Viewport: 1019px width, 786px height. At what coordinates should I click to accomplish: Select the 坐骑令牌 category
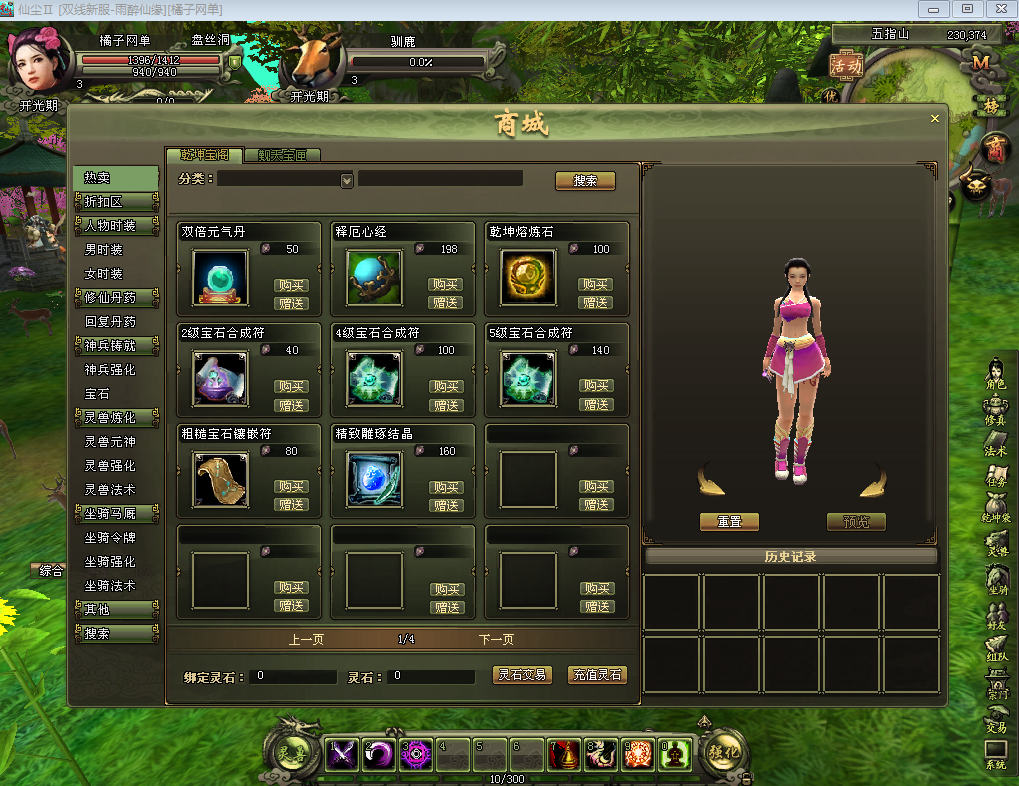(109, 538)
